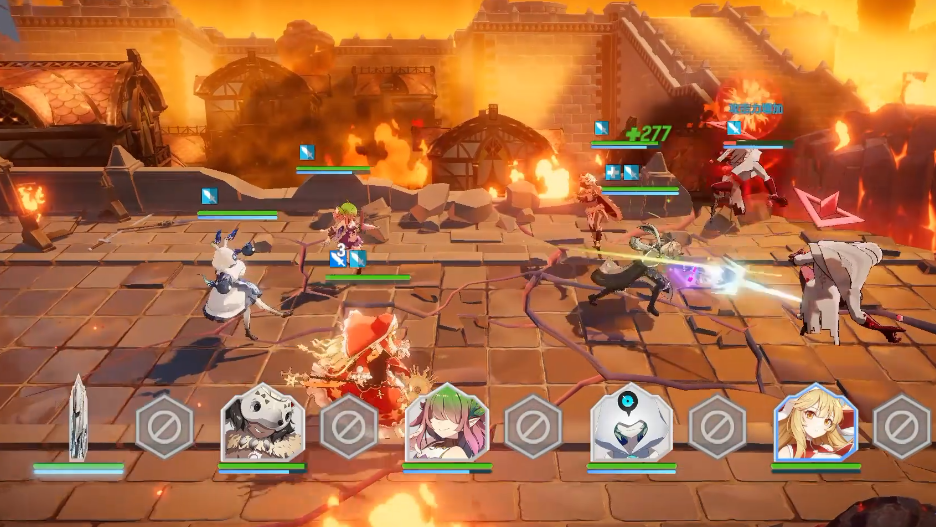Select the skull-masked character portrait
The width and height of the screenshot is (936, 527).
262,422
